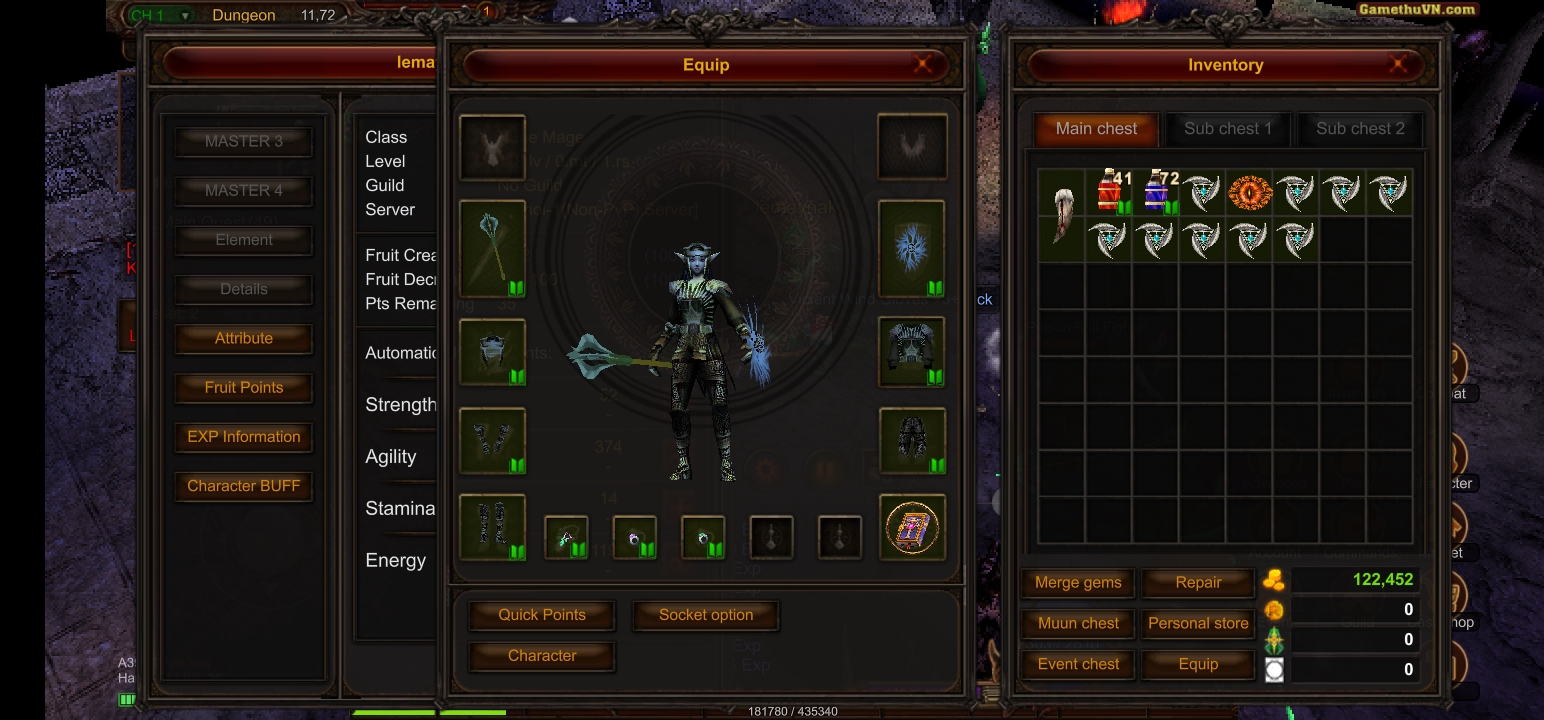Open the Muun chest
This screenshot has height=720, width=1544.
click(x=1078, y=623)
